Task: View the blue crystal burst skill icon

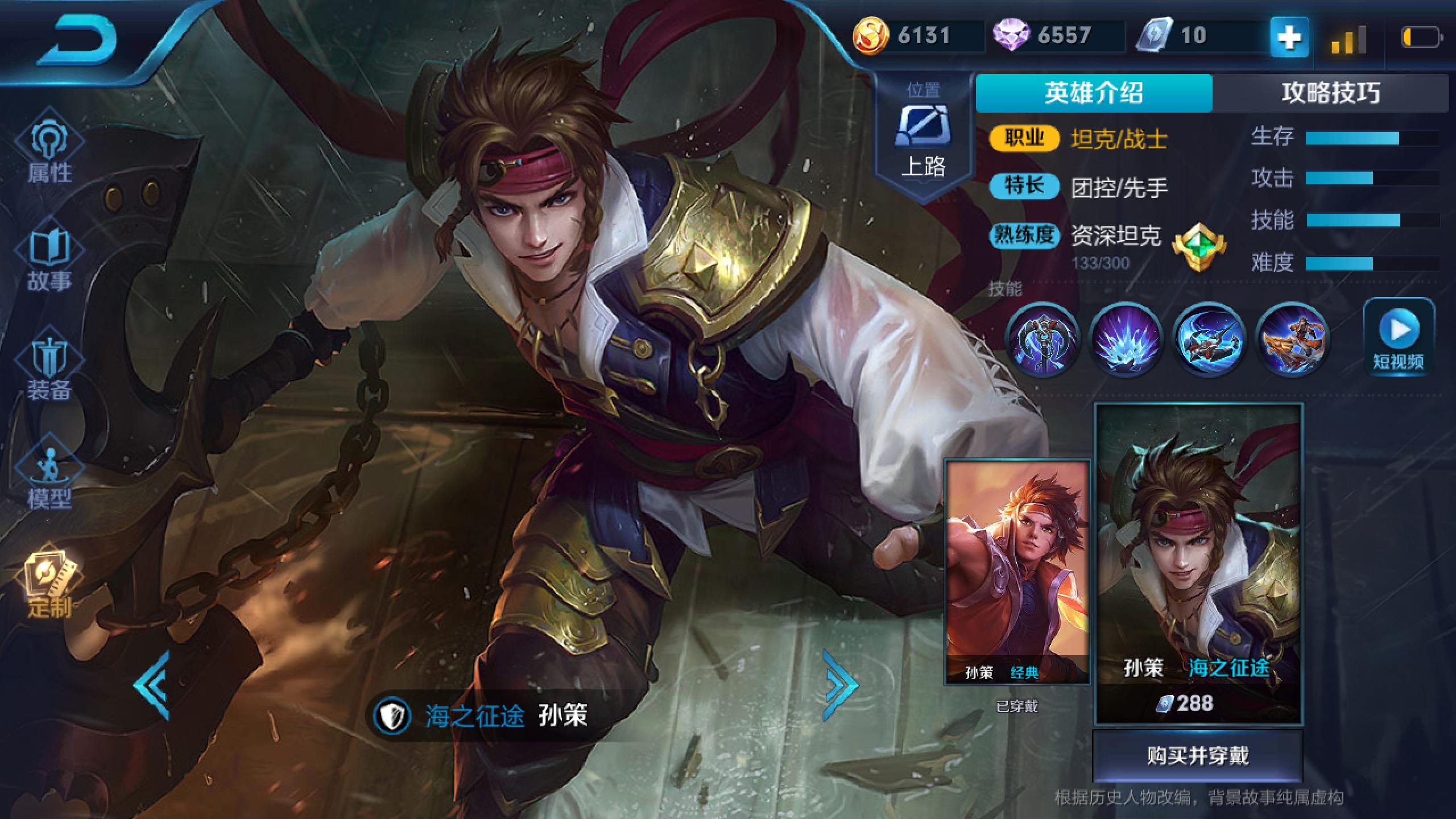Action: 1125,340
